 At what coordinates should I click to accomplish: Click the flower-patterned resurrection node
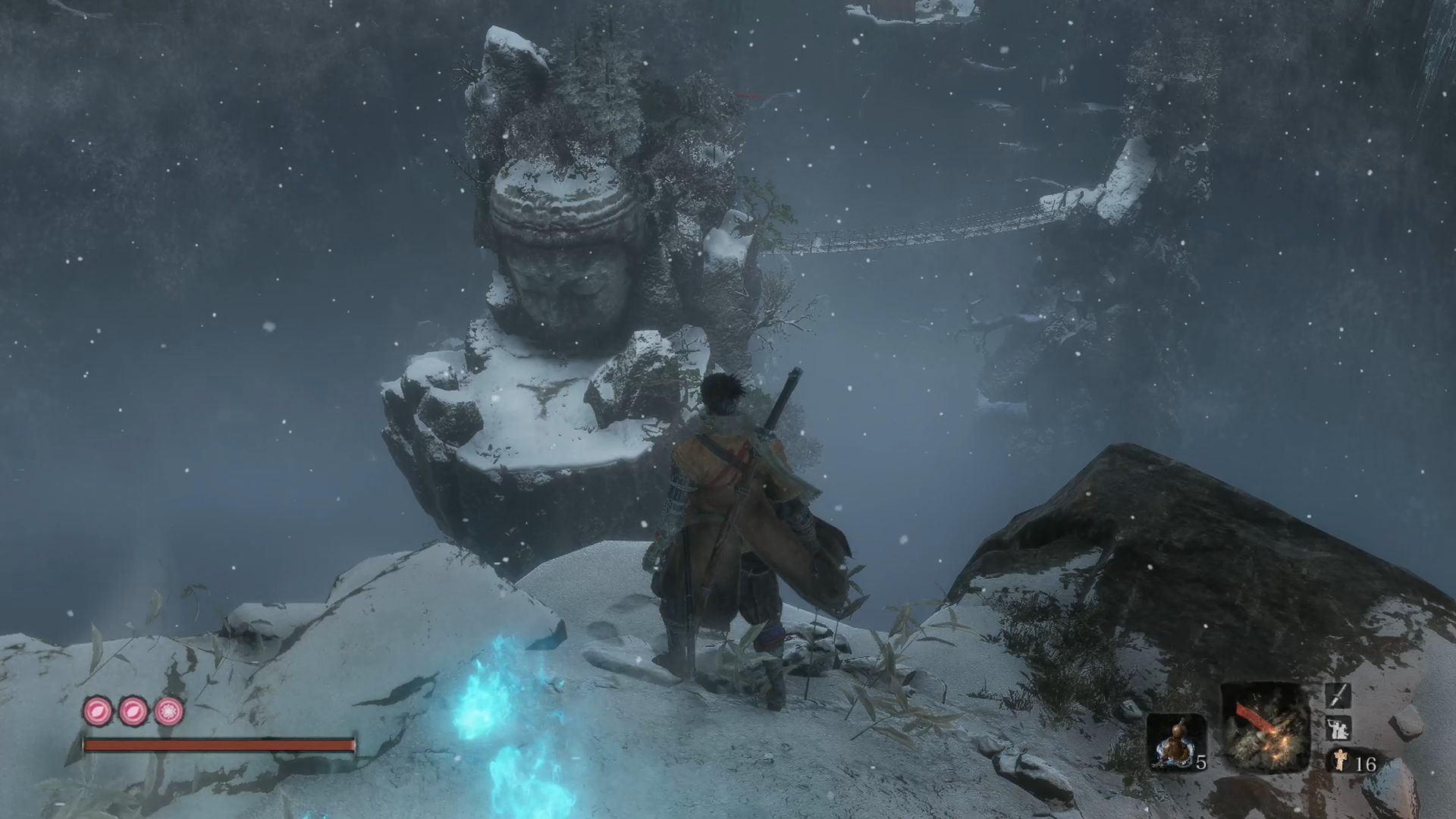(x=168, y=711)
